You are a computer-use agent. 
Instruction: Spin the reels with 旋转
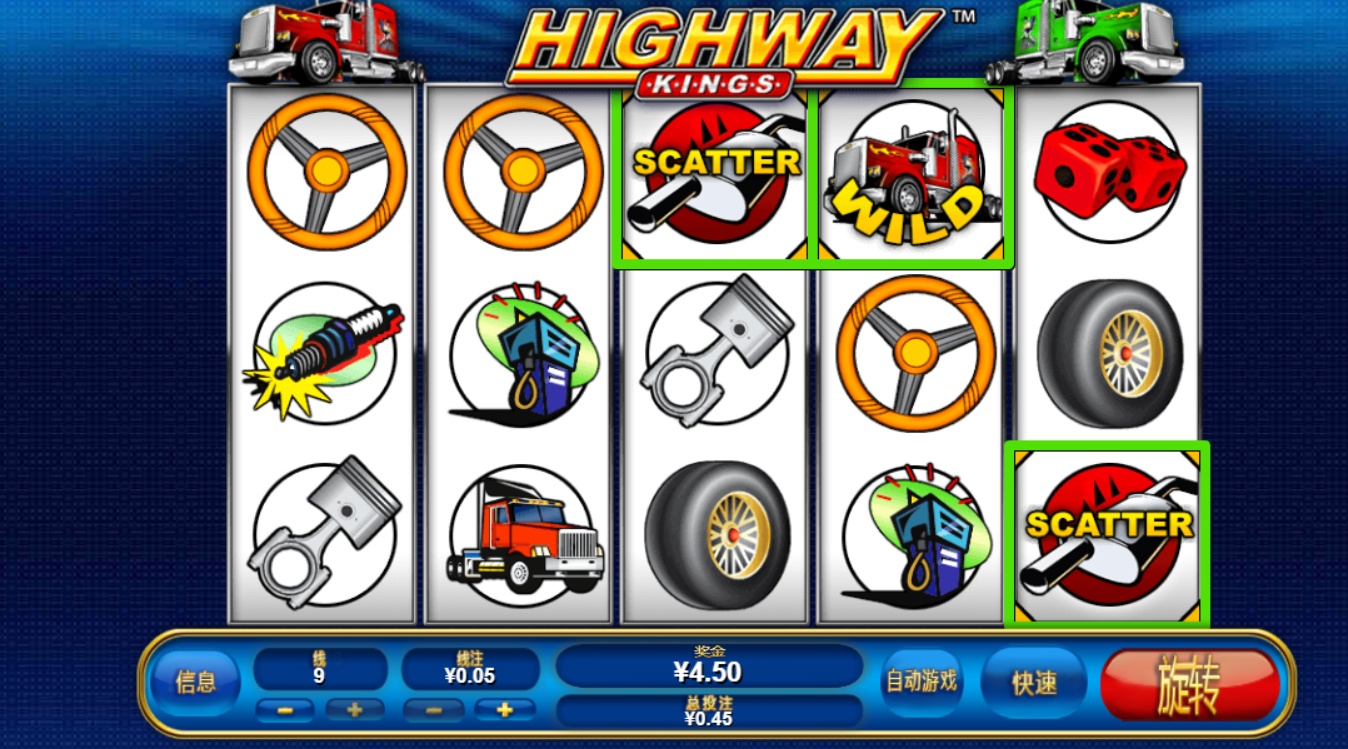1189,685
